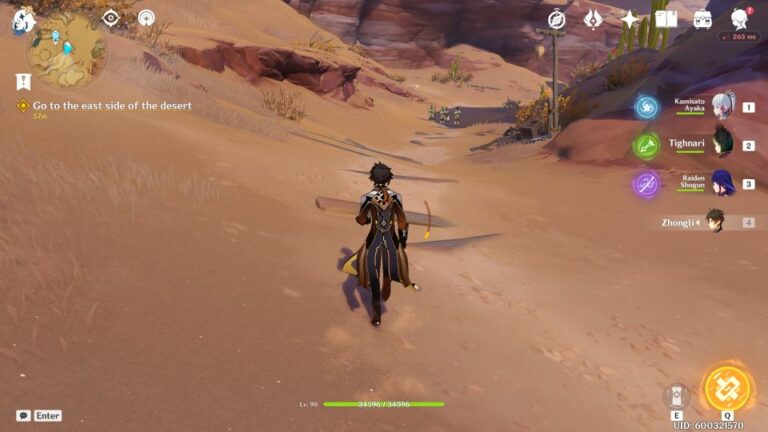Open the co-op character profile icon
Screen dimensions: 768x432
click(x=740, y=19)
